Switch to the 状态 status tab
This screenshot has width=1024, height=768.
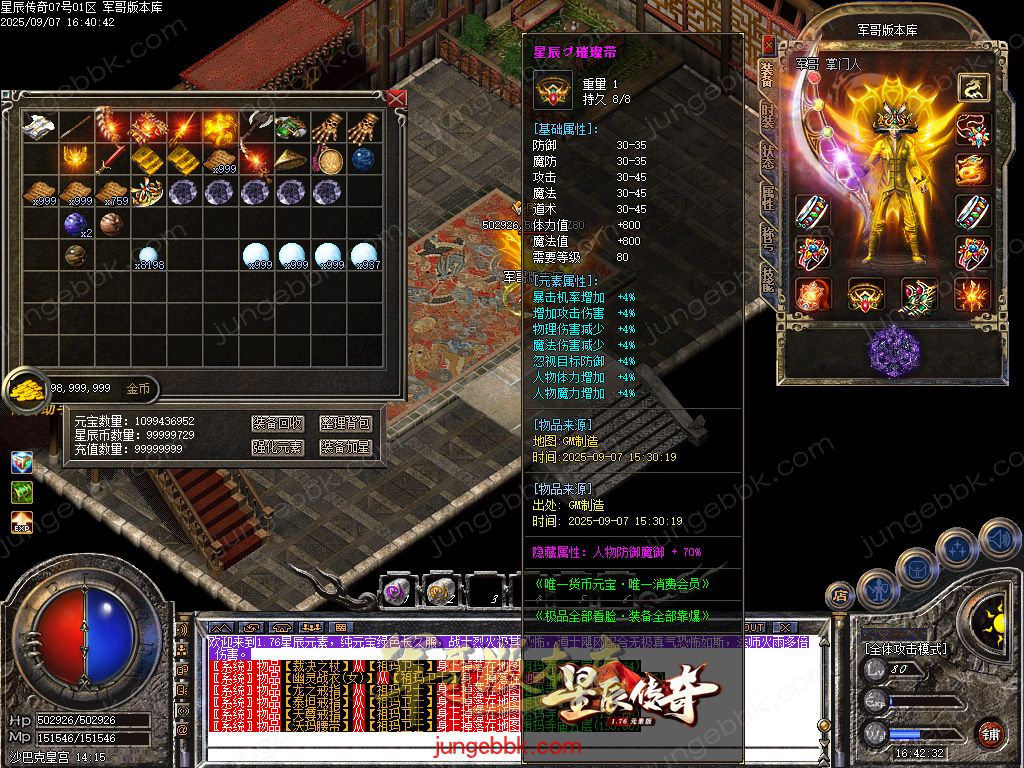point(767,157)
